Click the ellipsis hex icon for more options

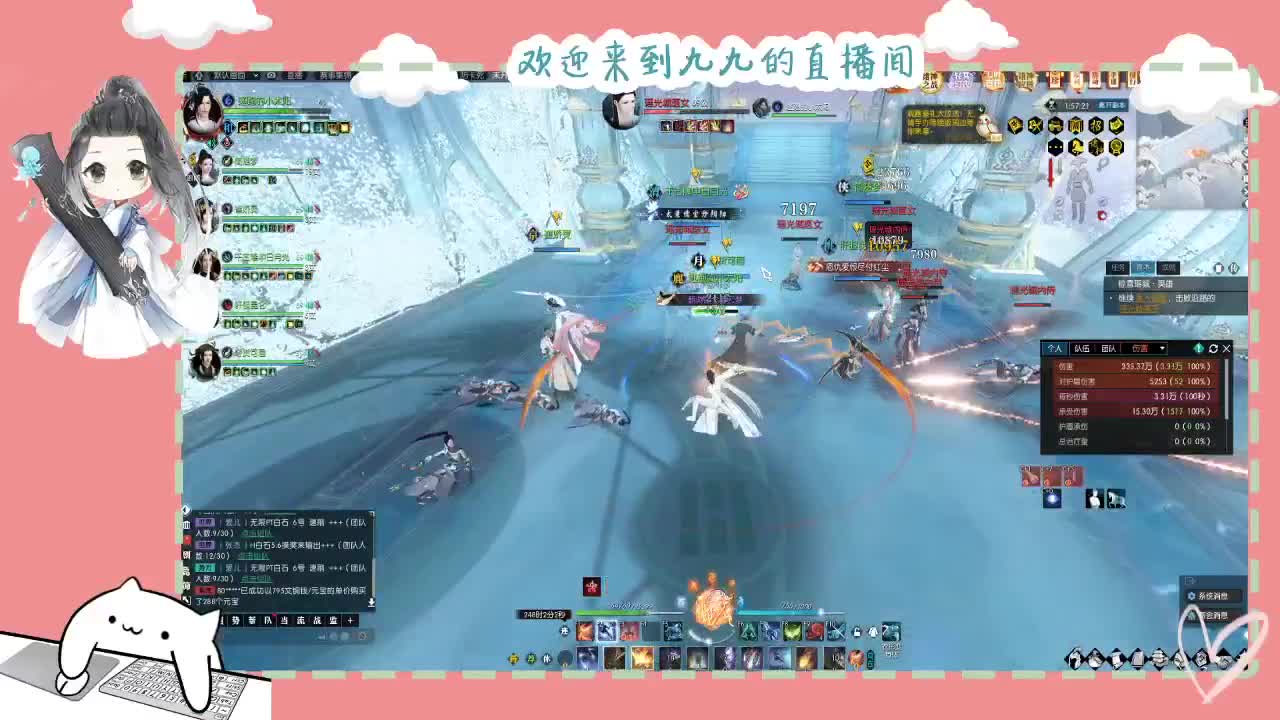point(1055,146)
